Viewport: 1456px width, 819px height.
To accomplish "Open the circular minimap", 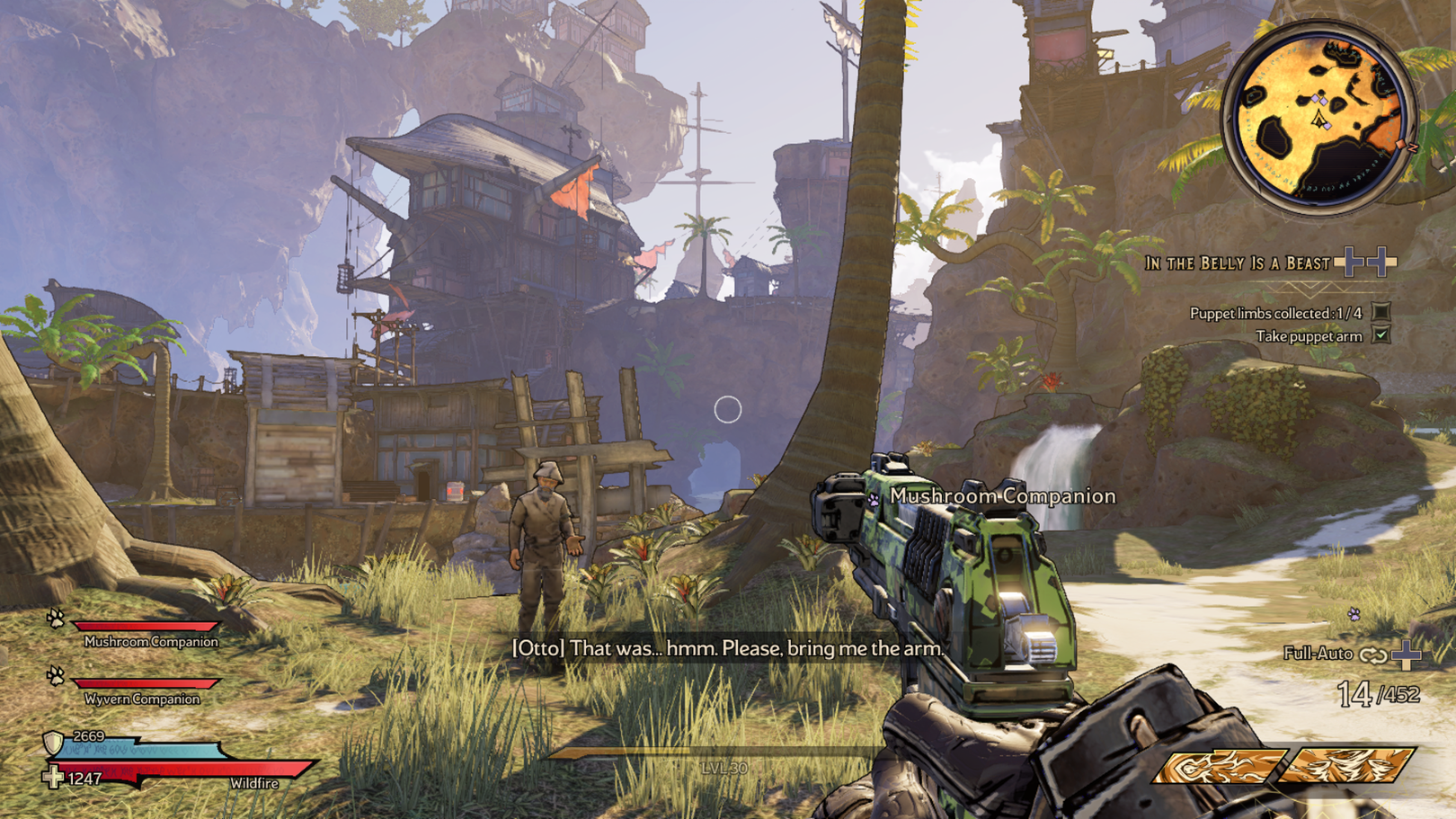I will pyautogui.click(x=1318, y=117).
